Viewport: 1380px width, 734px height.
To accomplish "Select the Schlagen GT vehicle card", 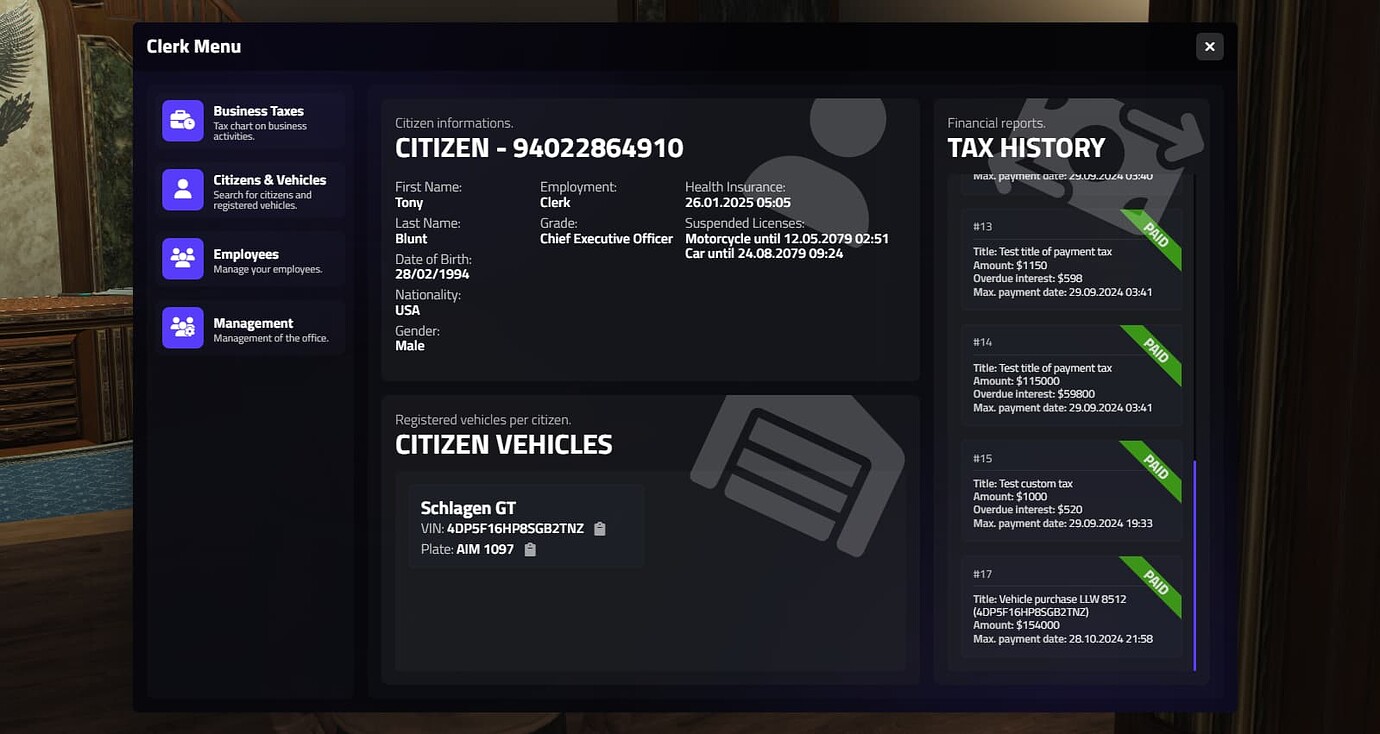I will [x=525, y=525].
